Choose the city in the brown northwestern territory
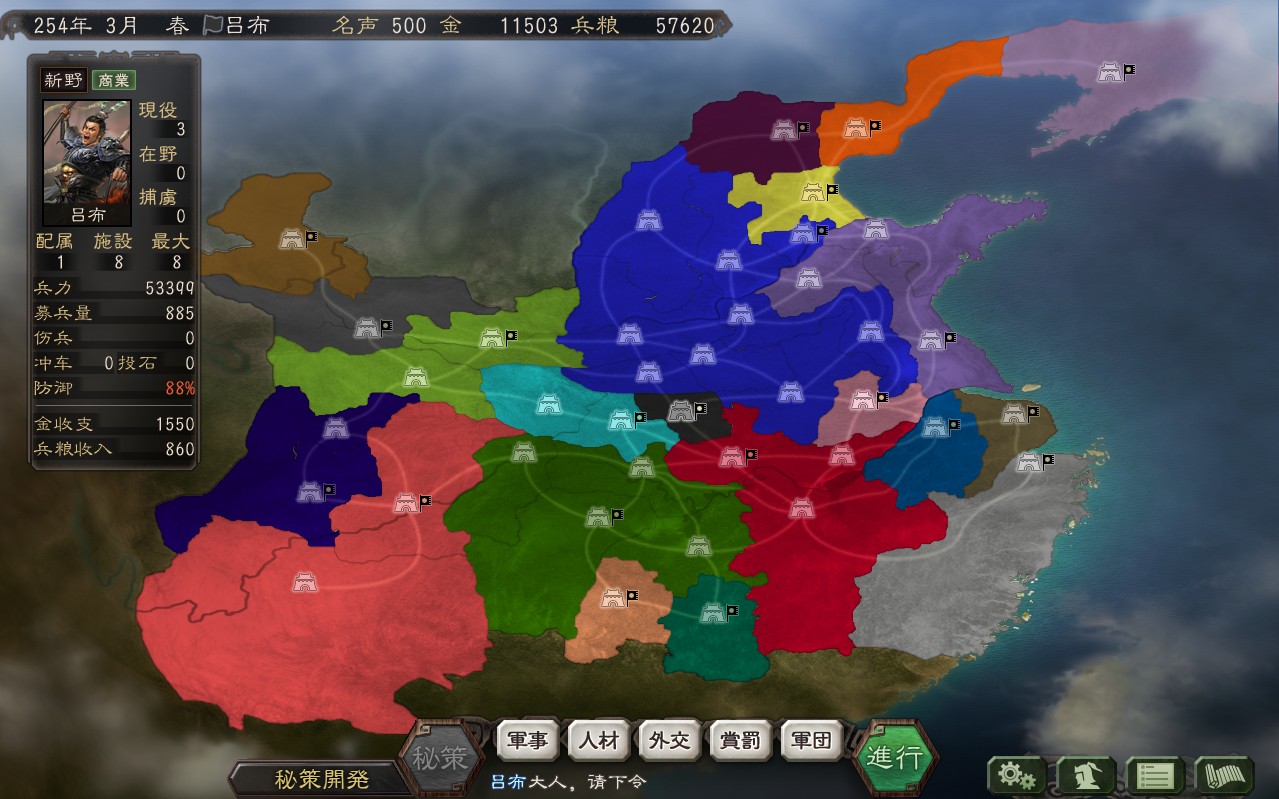1279x799 pixels. [x=292, y=239]
